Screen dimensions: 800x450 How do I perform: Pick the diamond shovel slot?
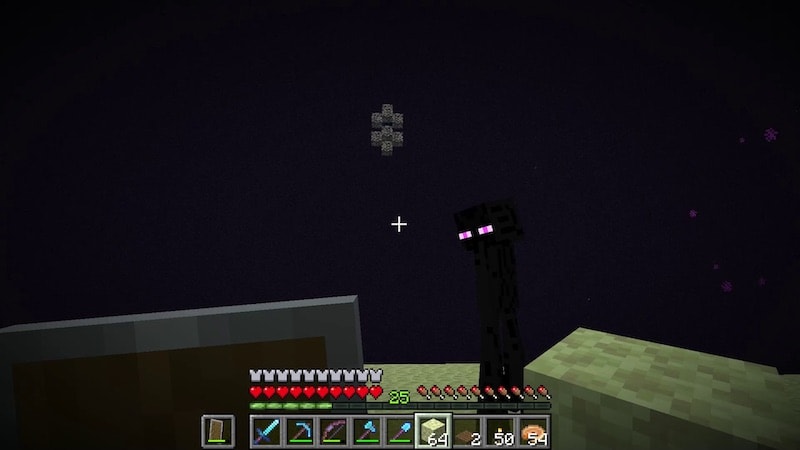click(401, 431)
